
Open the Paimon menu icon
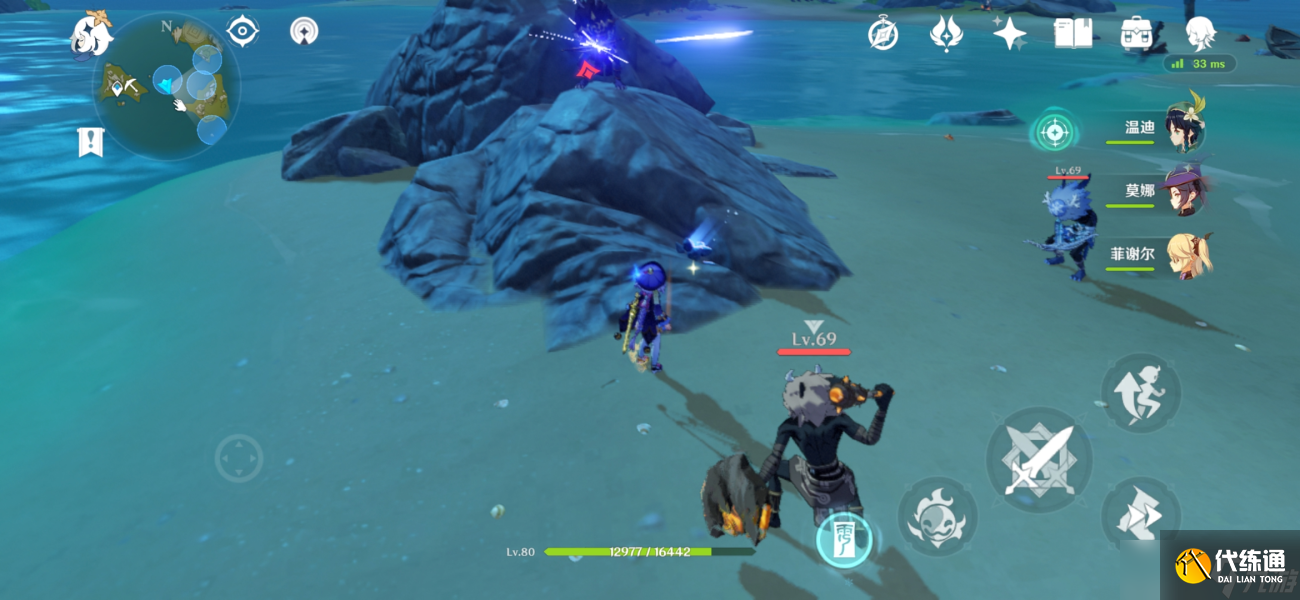[x=92, y=35]
